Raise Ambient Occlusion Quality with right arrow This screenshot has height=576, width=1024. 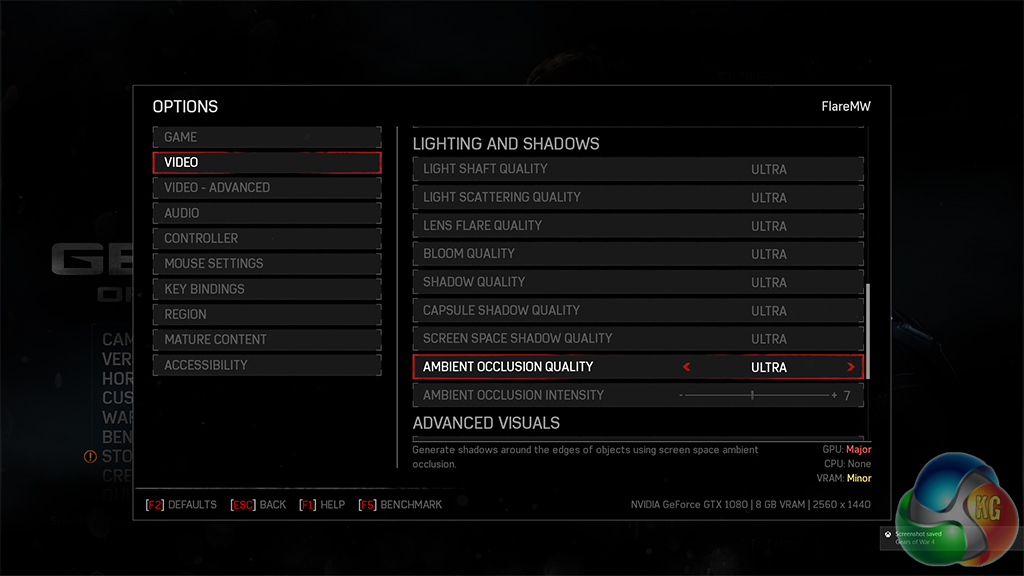pyautogui.click(x=851, y=367)
